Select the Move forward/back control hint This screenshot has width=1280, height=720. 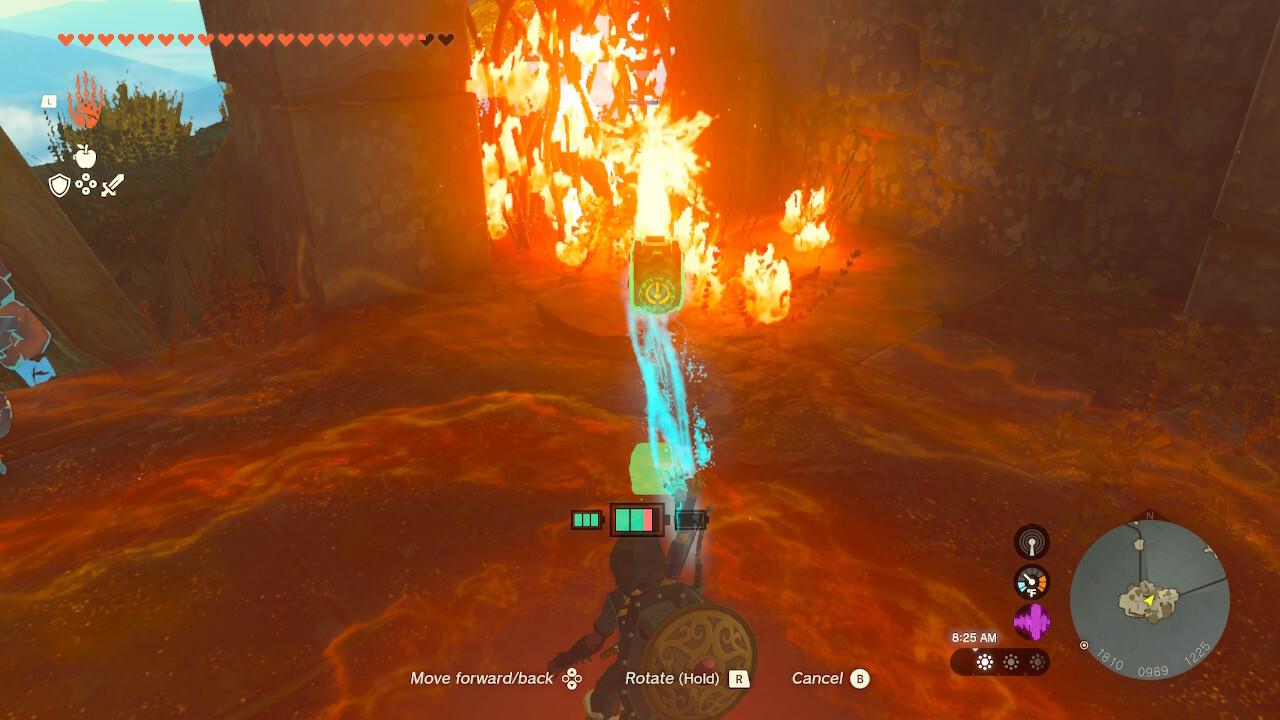[x=482, y=678]
